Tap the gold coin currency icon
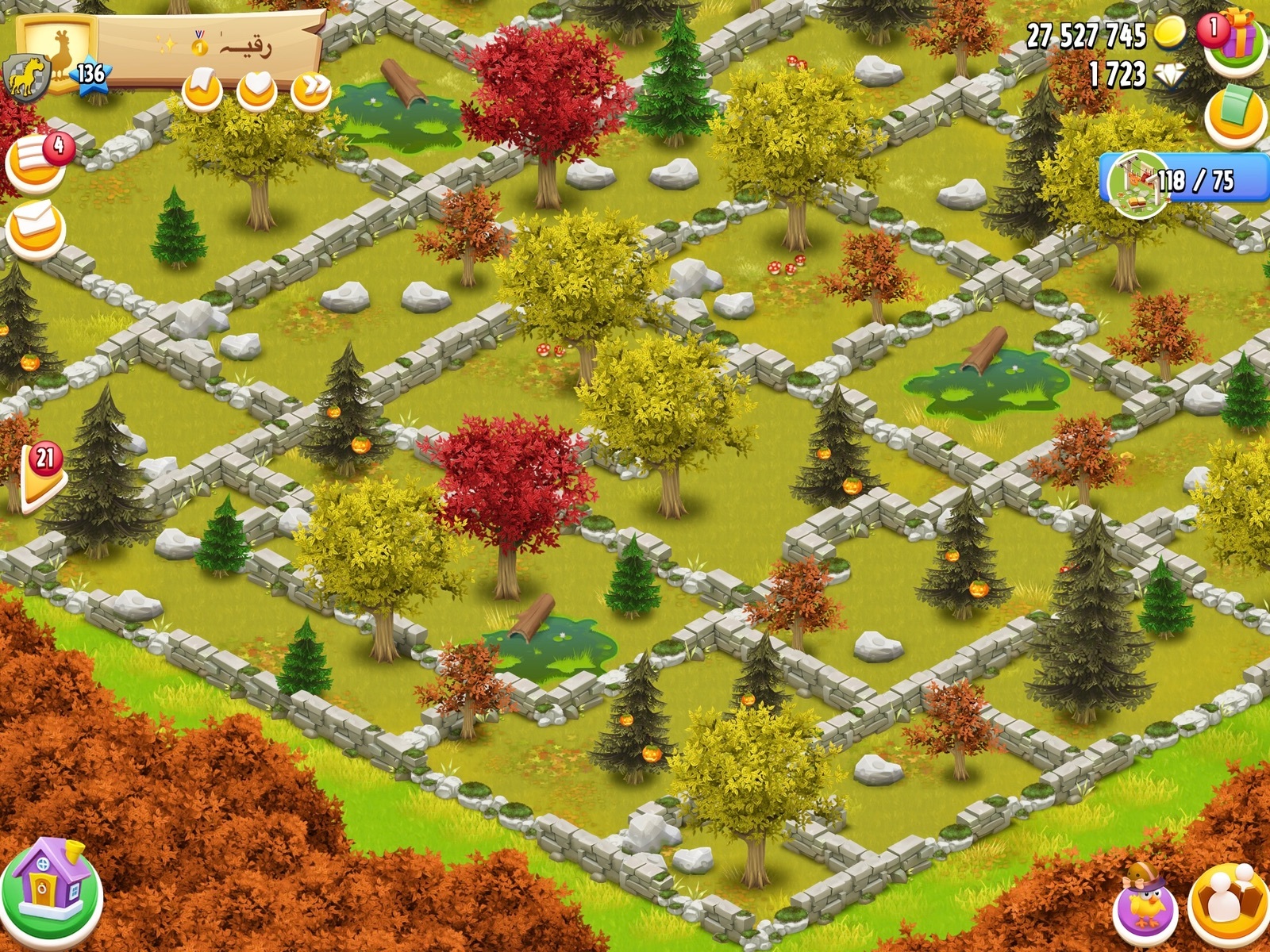 click(1169, 33)
